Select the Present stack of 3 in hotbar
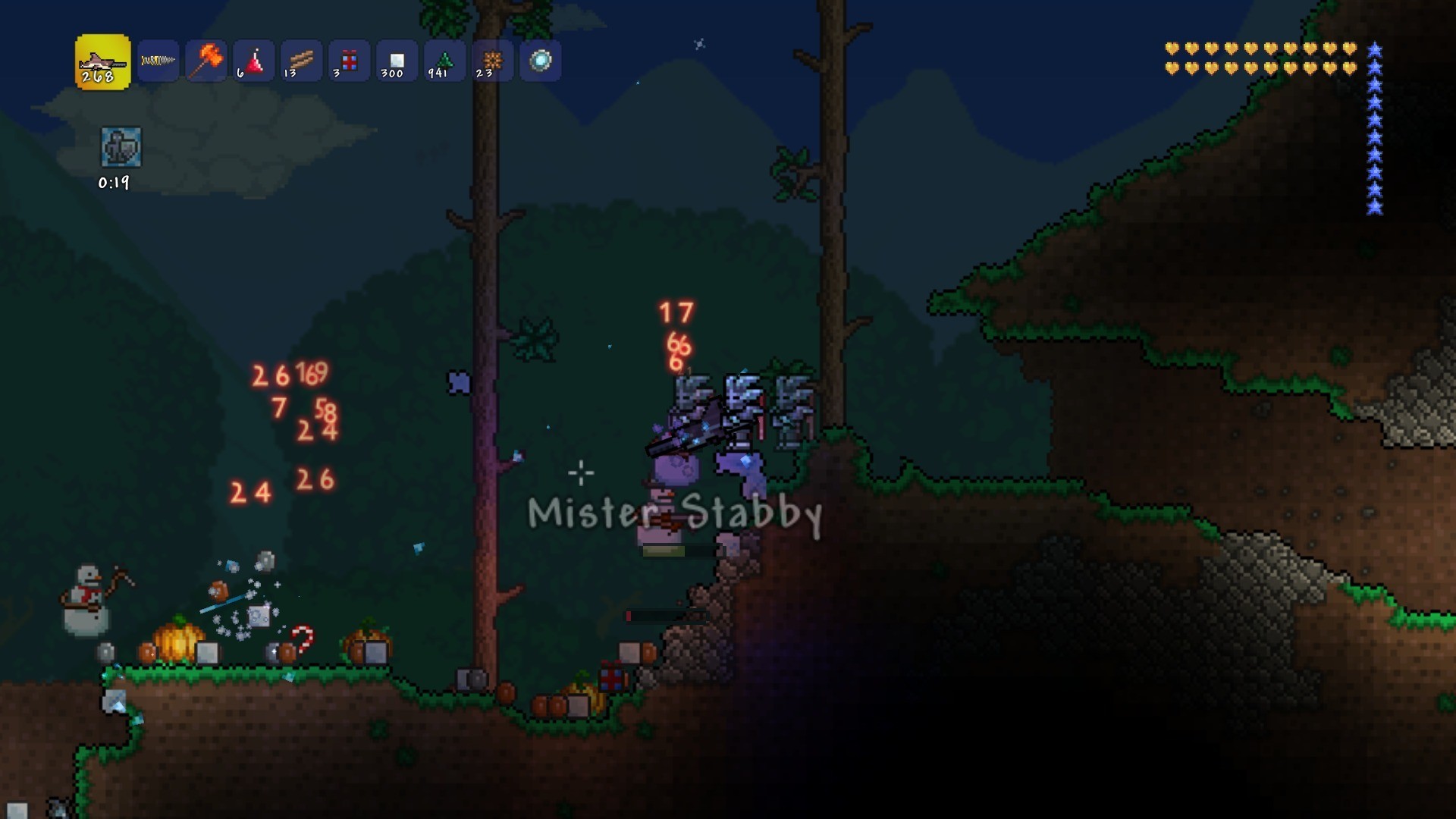The image size is (1456, 819). pos(348,61)
